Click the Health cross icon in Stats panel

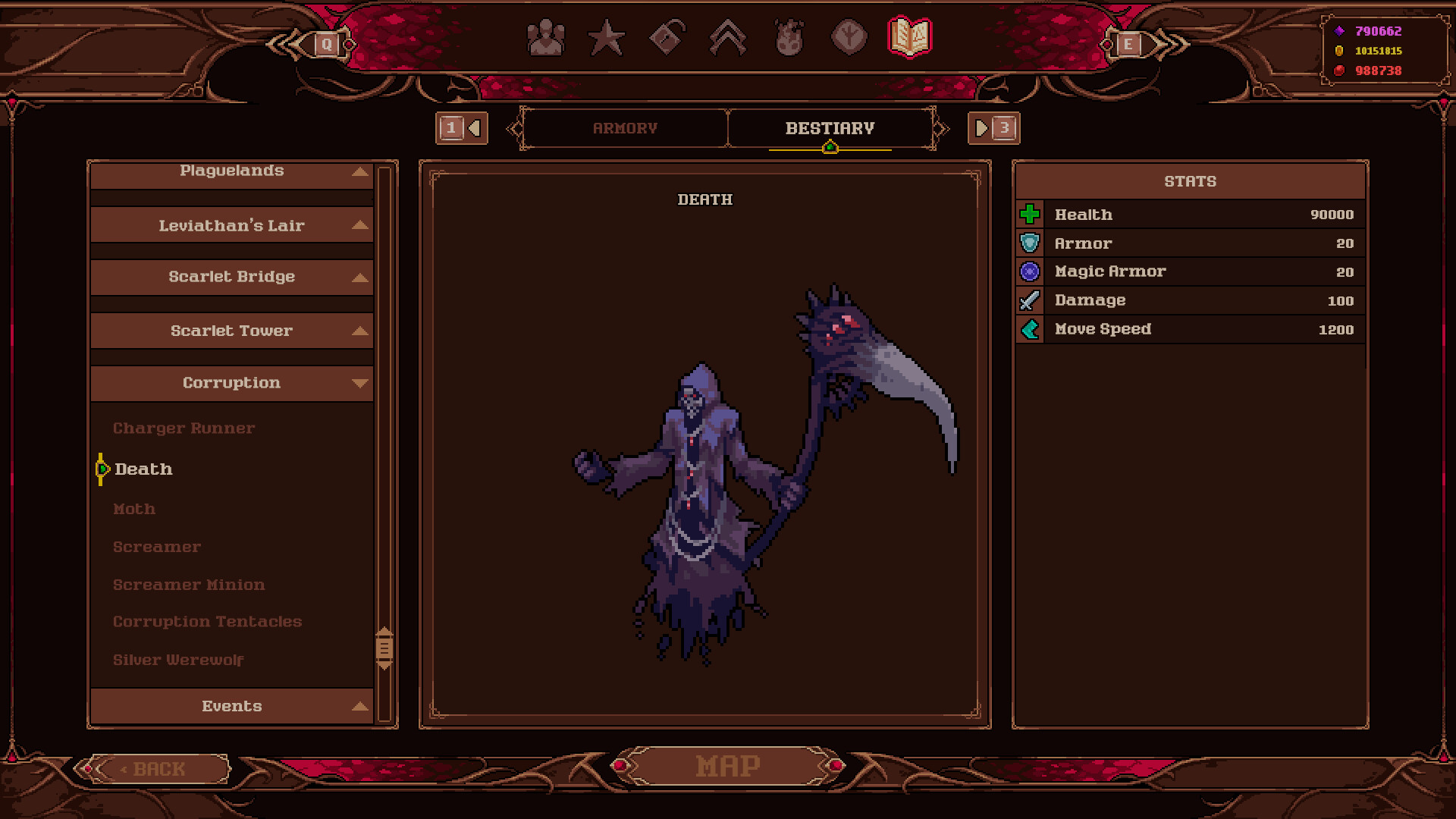click(x=1030, y=214)
